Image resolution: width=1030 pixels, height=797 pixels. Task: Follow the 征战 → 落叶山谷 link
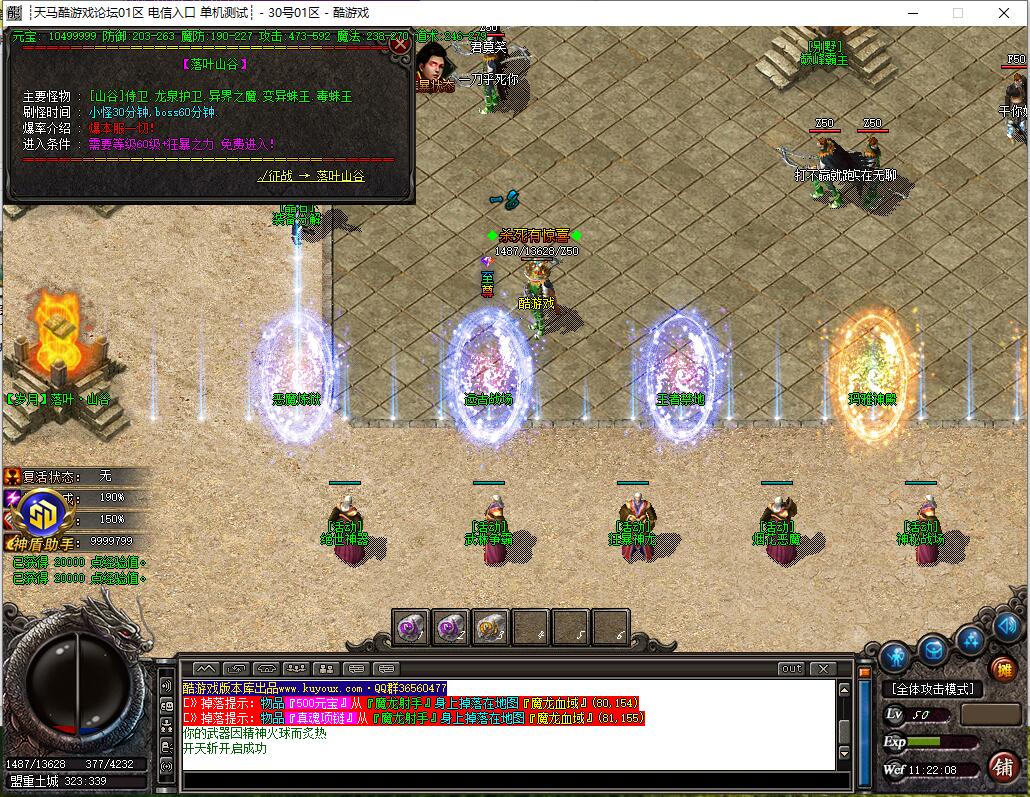pos(311,176)
